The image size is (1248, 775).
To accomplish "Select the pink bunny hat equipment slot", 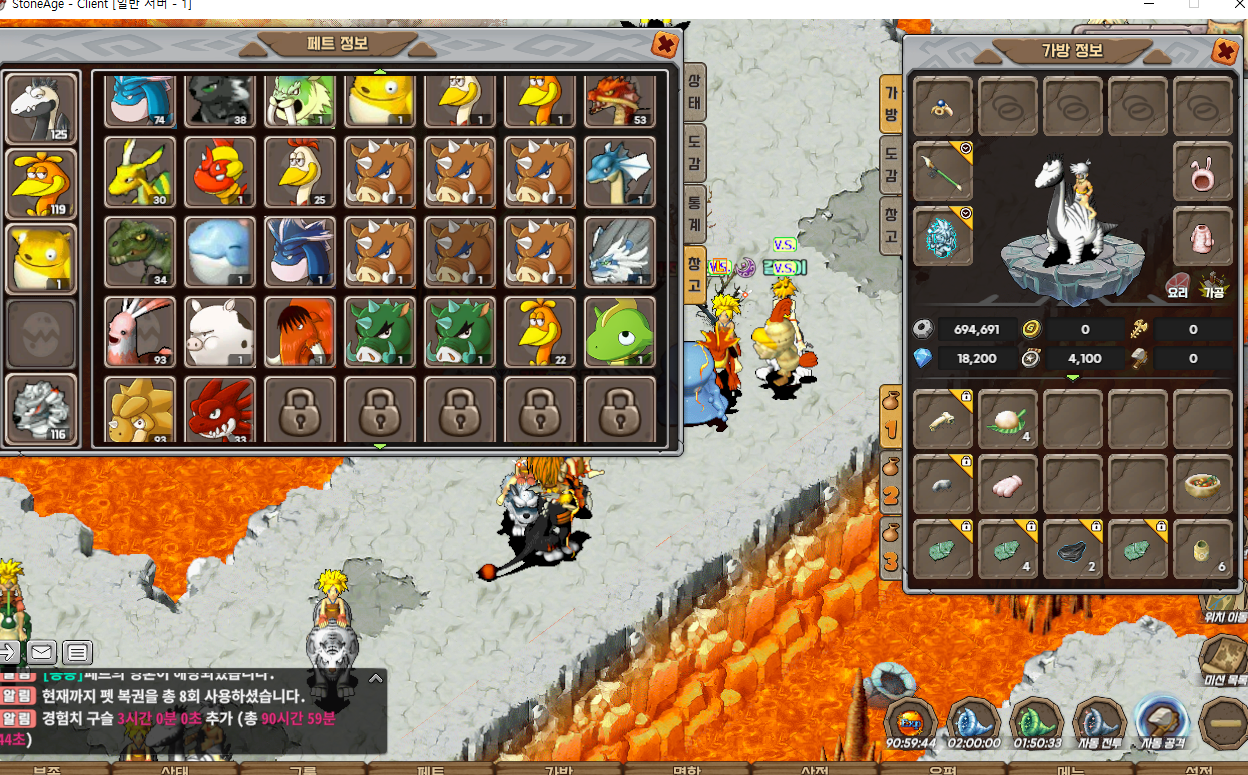I will [1202, 170].
